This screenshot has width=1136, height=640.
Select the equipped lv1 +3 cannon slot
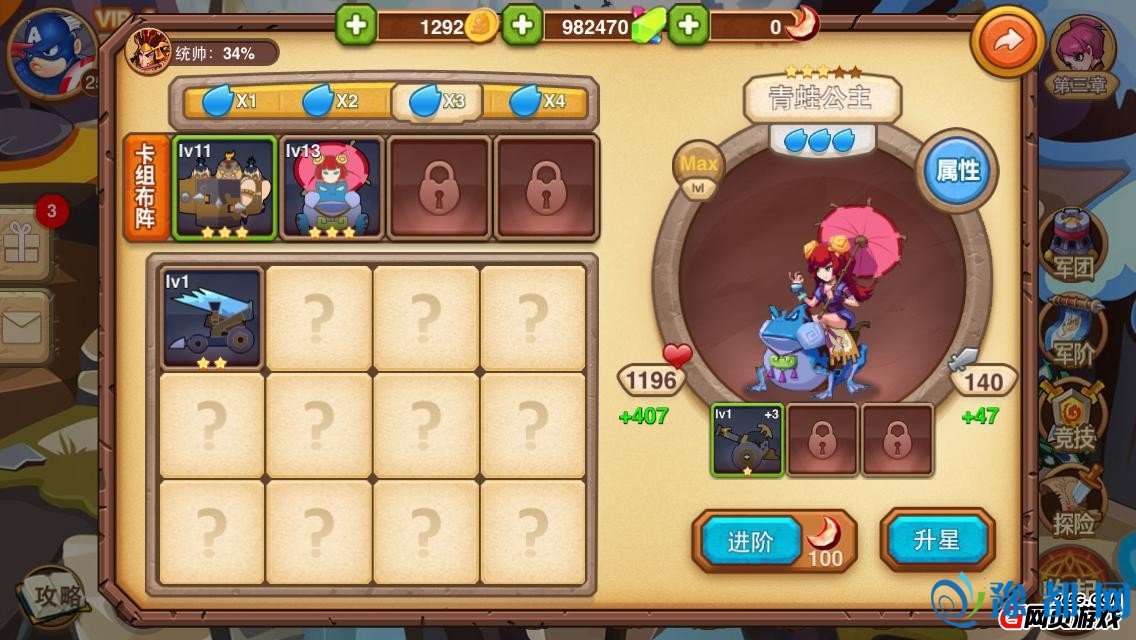click(748, 439)
